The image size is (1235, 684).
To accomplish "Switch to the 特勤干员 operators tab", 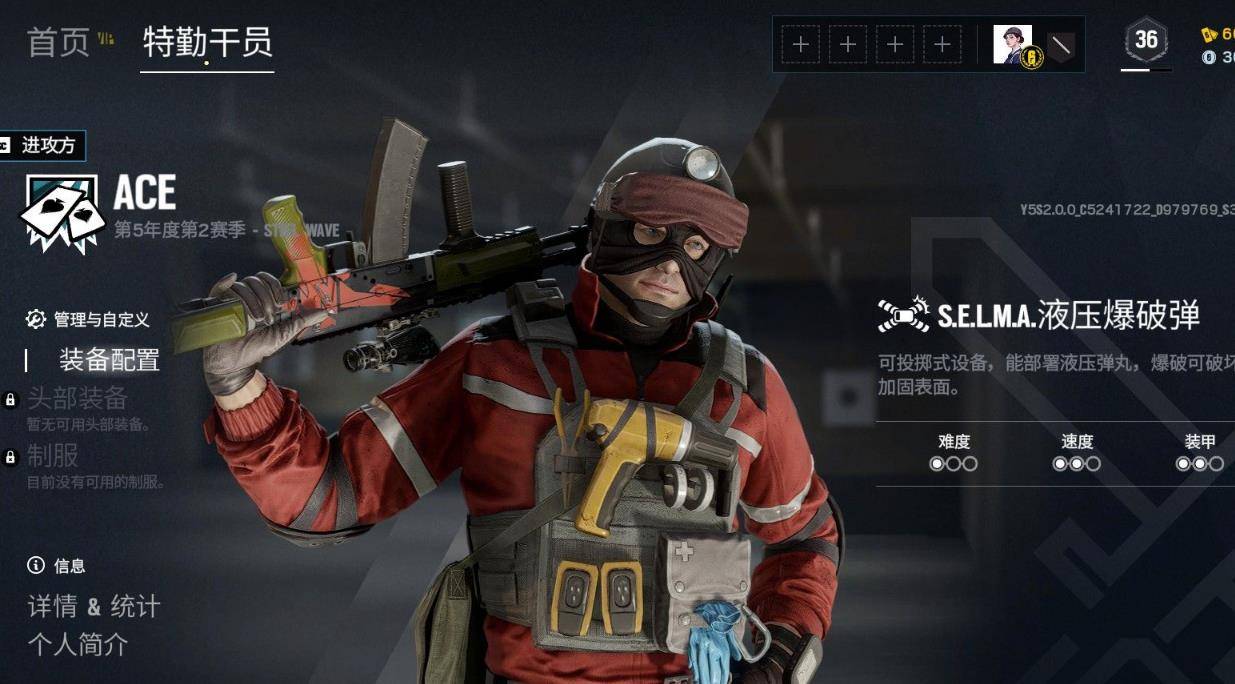I will click(x=207, y=42).
